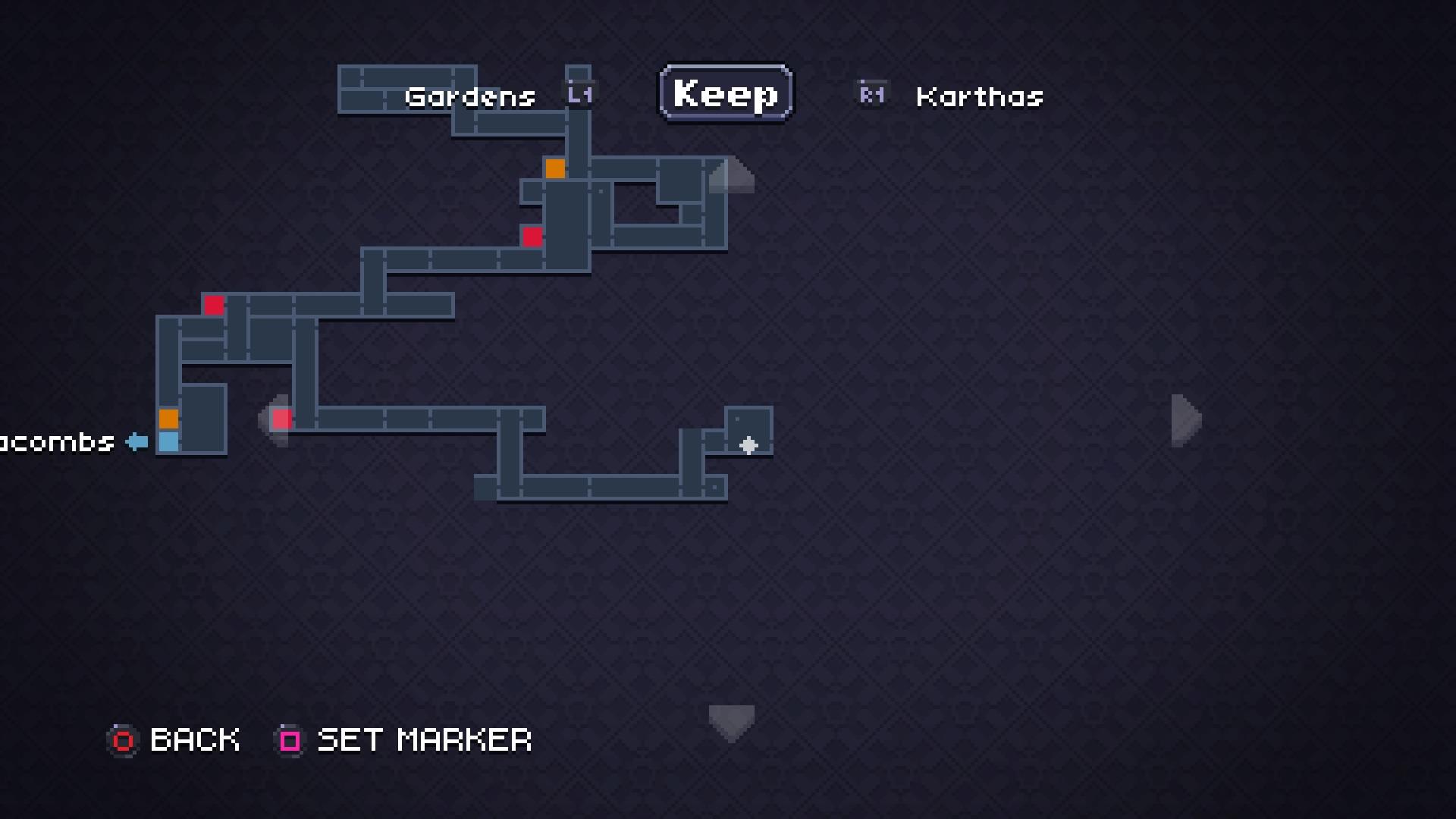Click the downward navigation arrow at bottom center
This screenshot has height=819, width=1456.
click(730, 720)
